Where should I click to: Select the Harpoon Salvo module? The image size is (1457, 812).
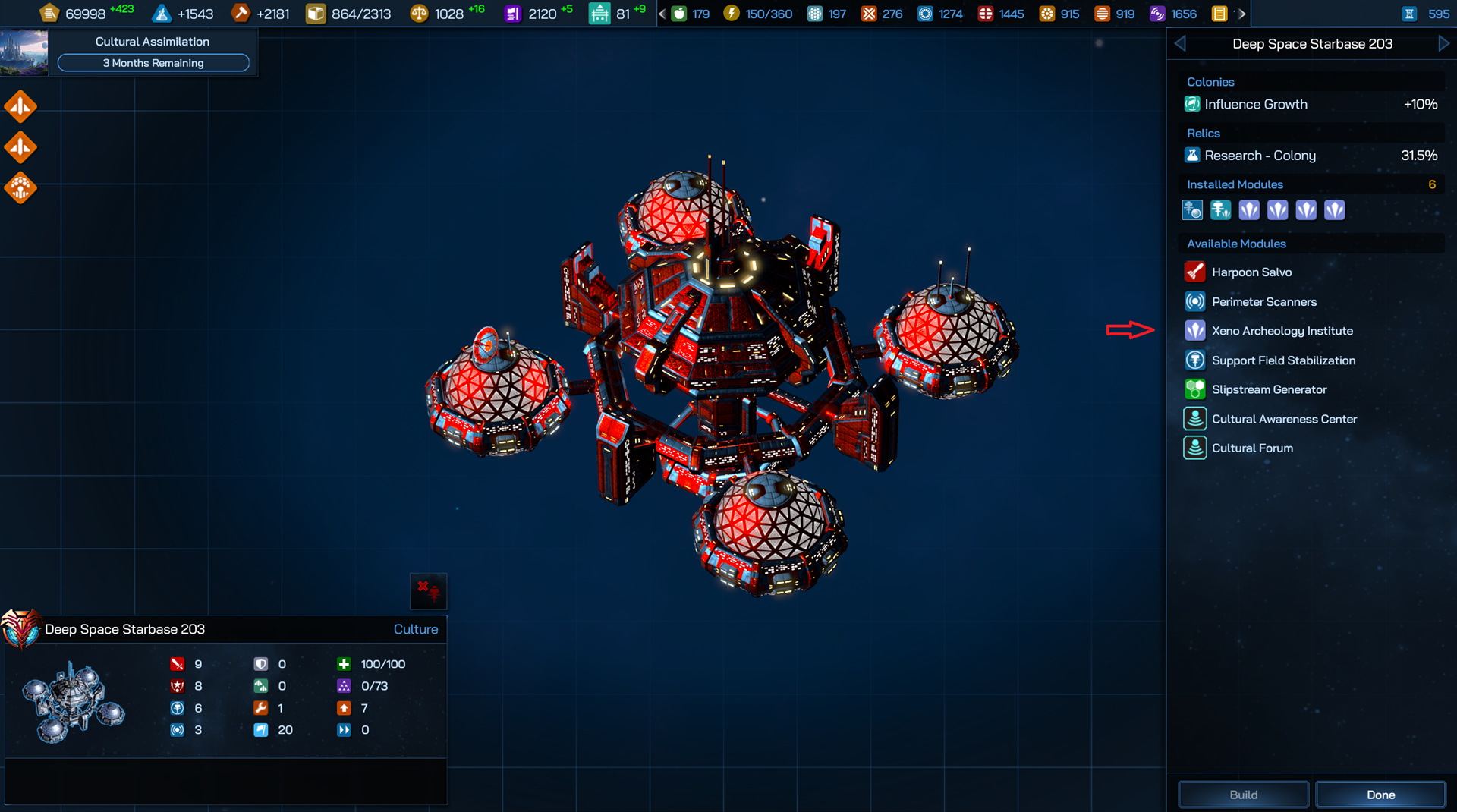point(1251,272)
